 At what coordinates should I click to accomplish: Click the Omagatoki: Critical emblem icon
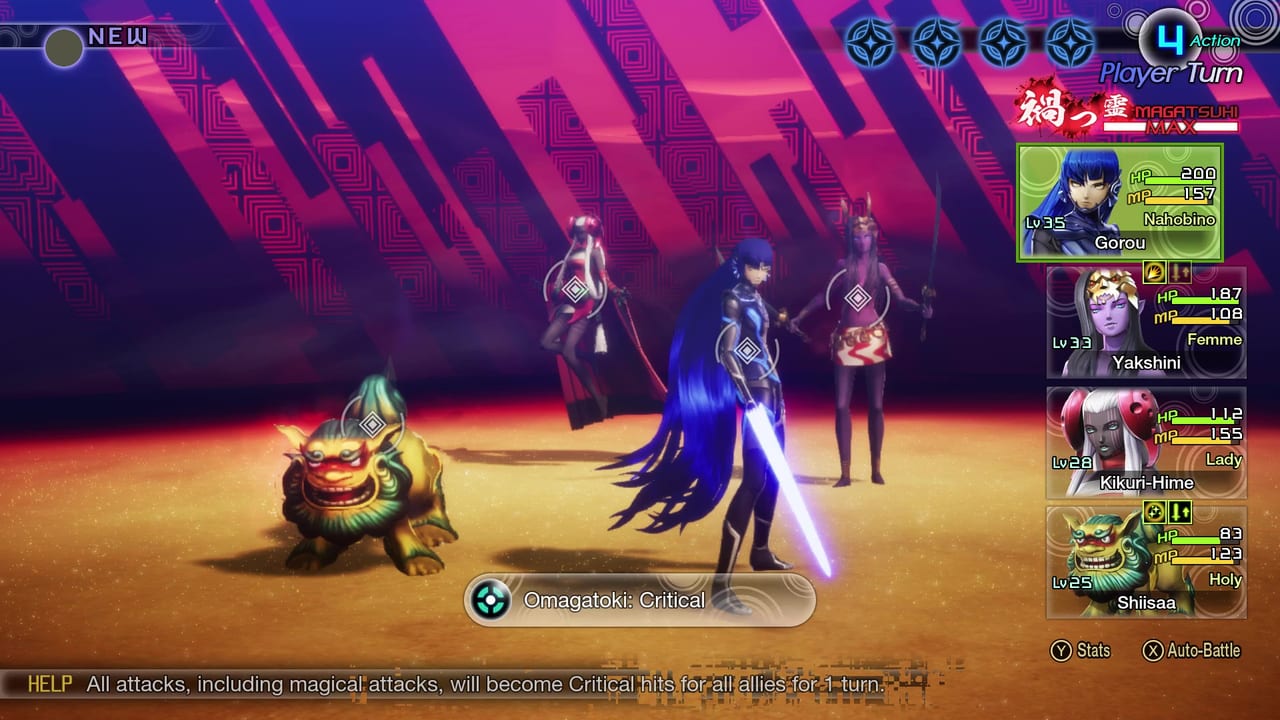point(489,600)
